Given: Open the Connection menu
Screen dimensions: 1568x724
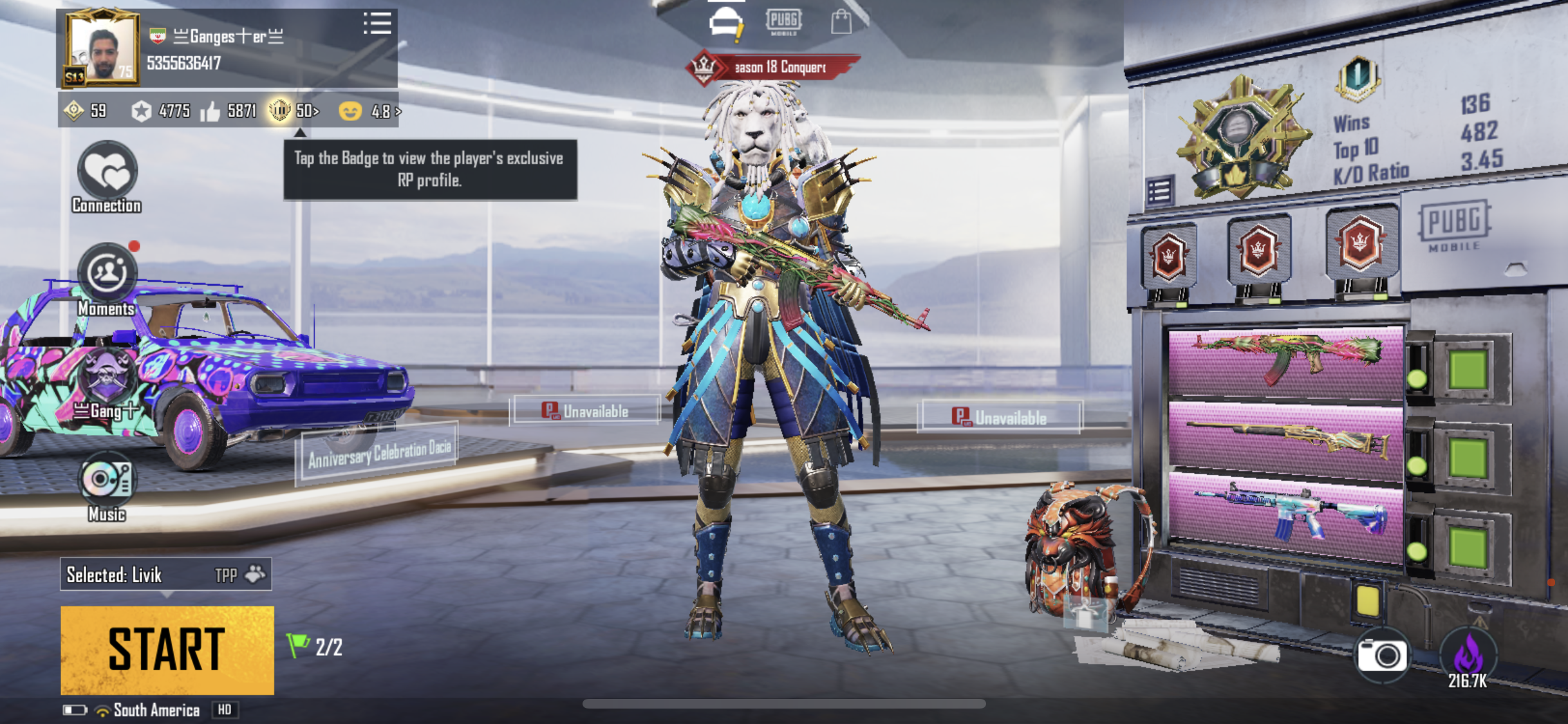Looking at the screenshot, I should tap(107, 172).
